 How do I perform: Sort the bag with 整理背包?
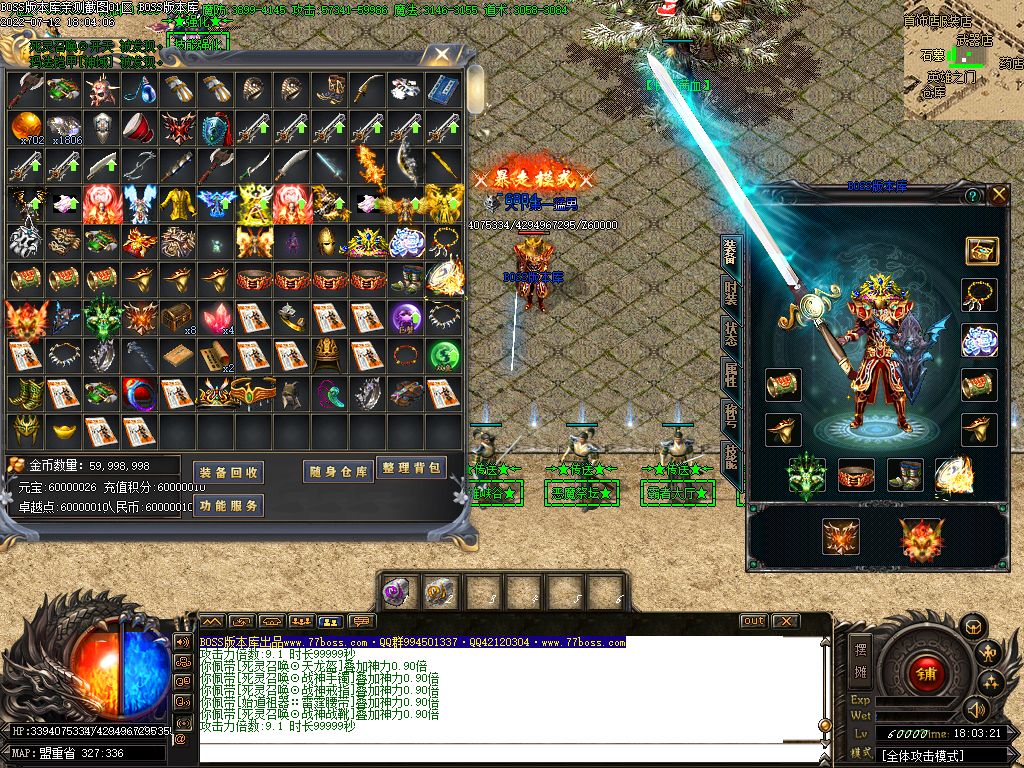(x=411, y=468)
